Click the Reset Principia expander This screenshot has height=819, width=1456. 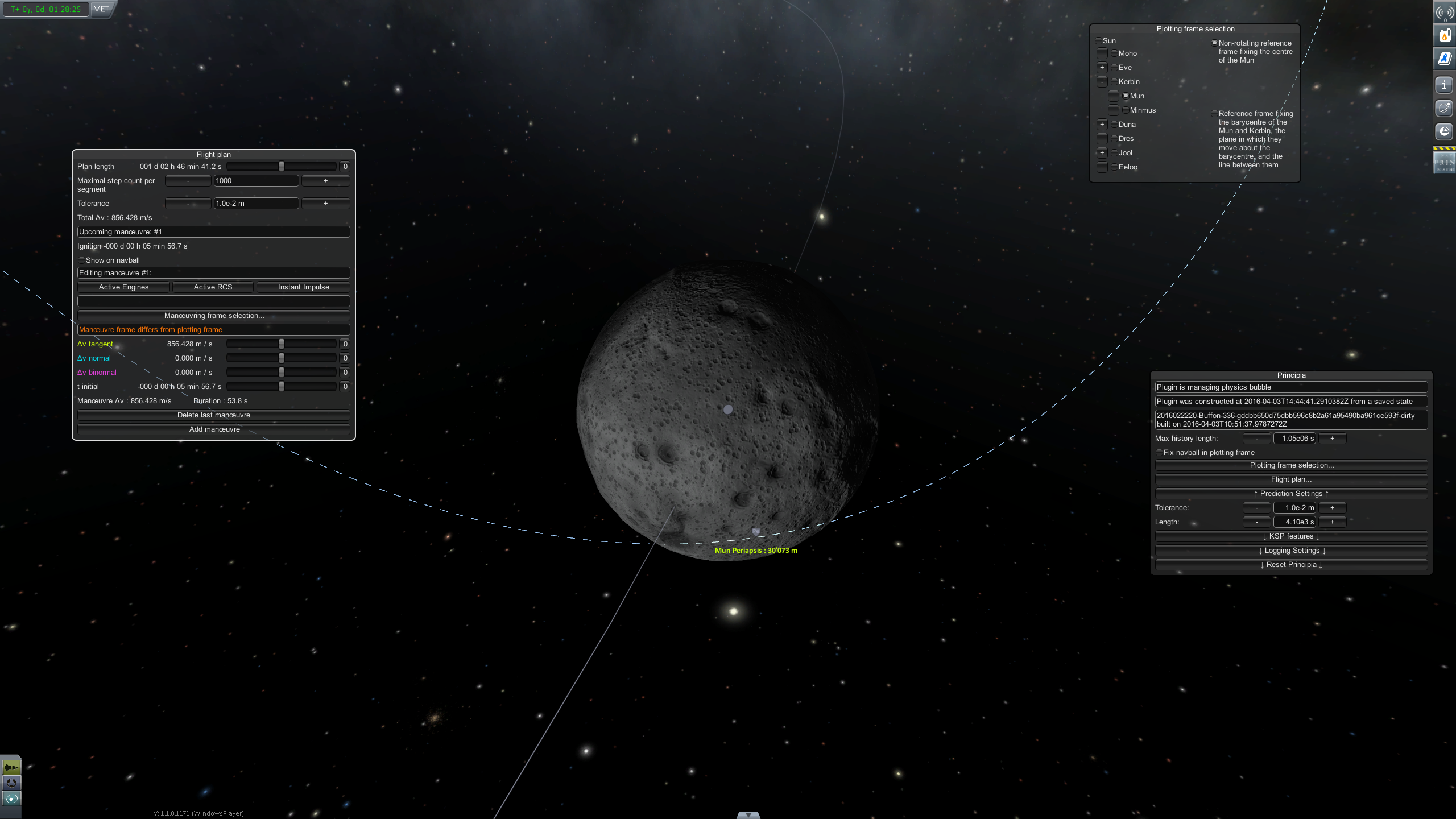(x=1291, y=565)
